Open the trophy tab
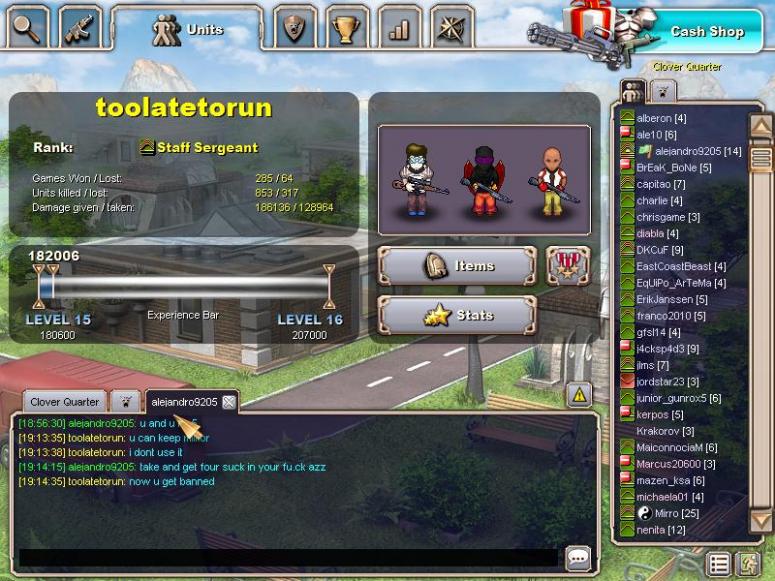This screenshot has width=775, height=581. (x=346, y=27)
